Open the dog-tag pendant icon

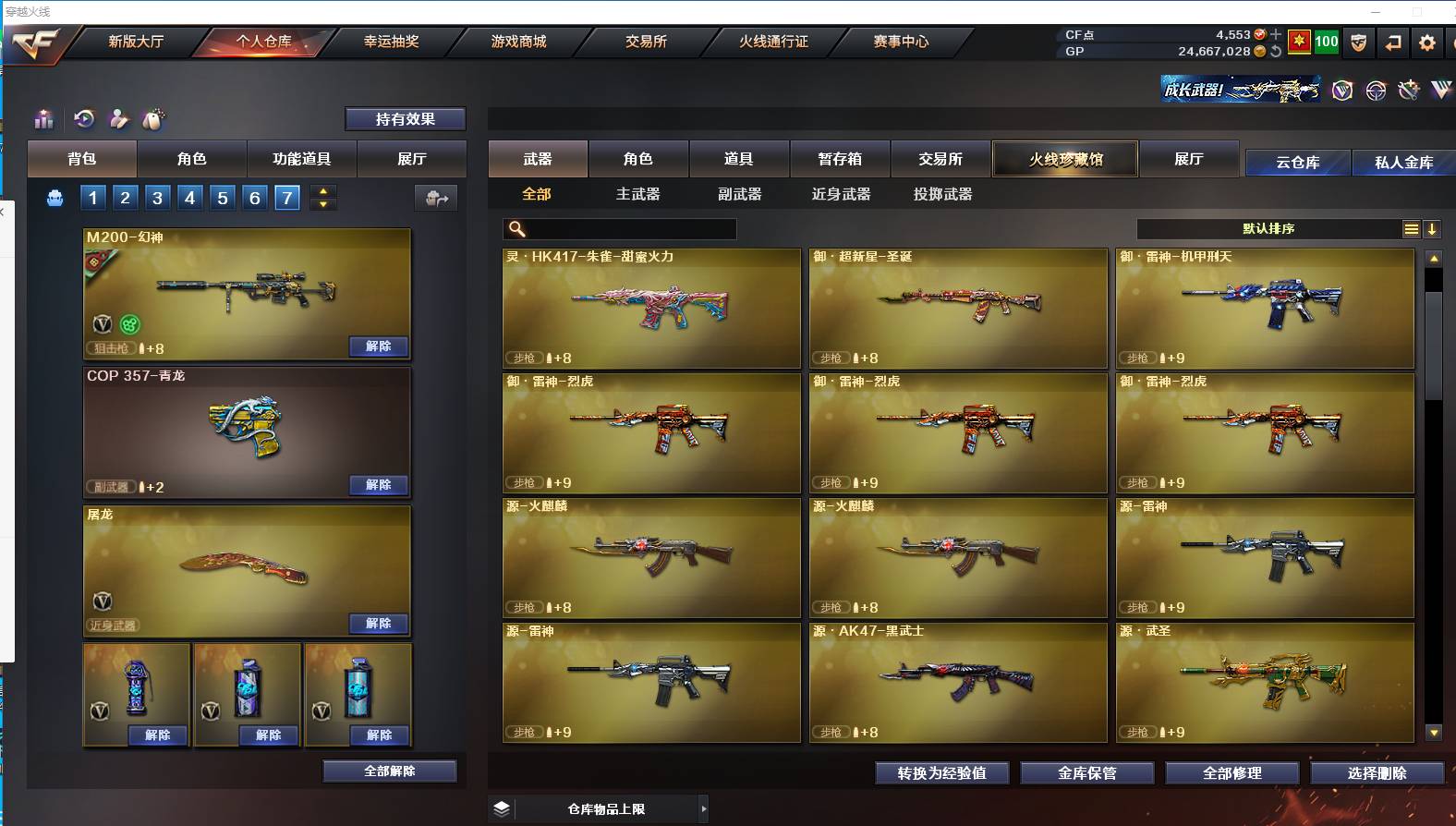[x=152, y=119]
